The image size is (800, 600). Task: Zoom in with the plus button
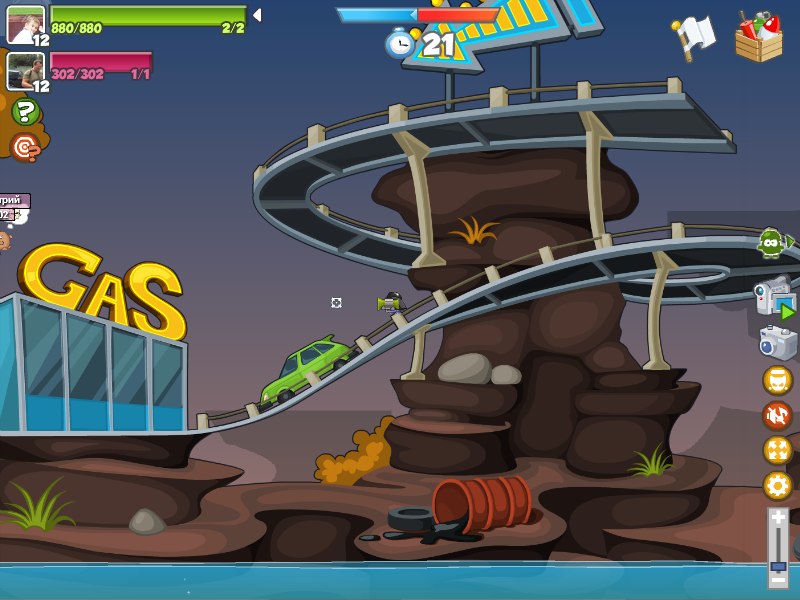pyautogui.click(x=778, y=517)
